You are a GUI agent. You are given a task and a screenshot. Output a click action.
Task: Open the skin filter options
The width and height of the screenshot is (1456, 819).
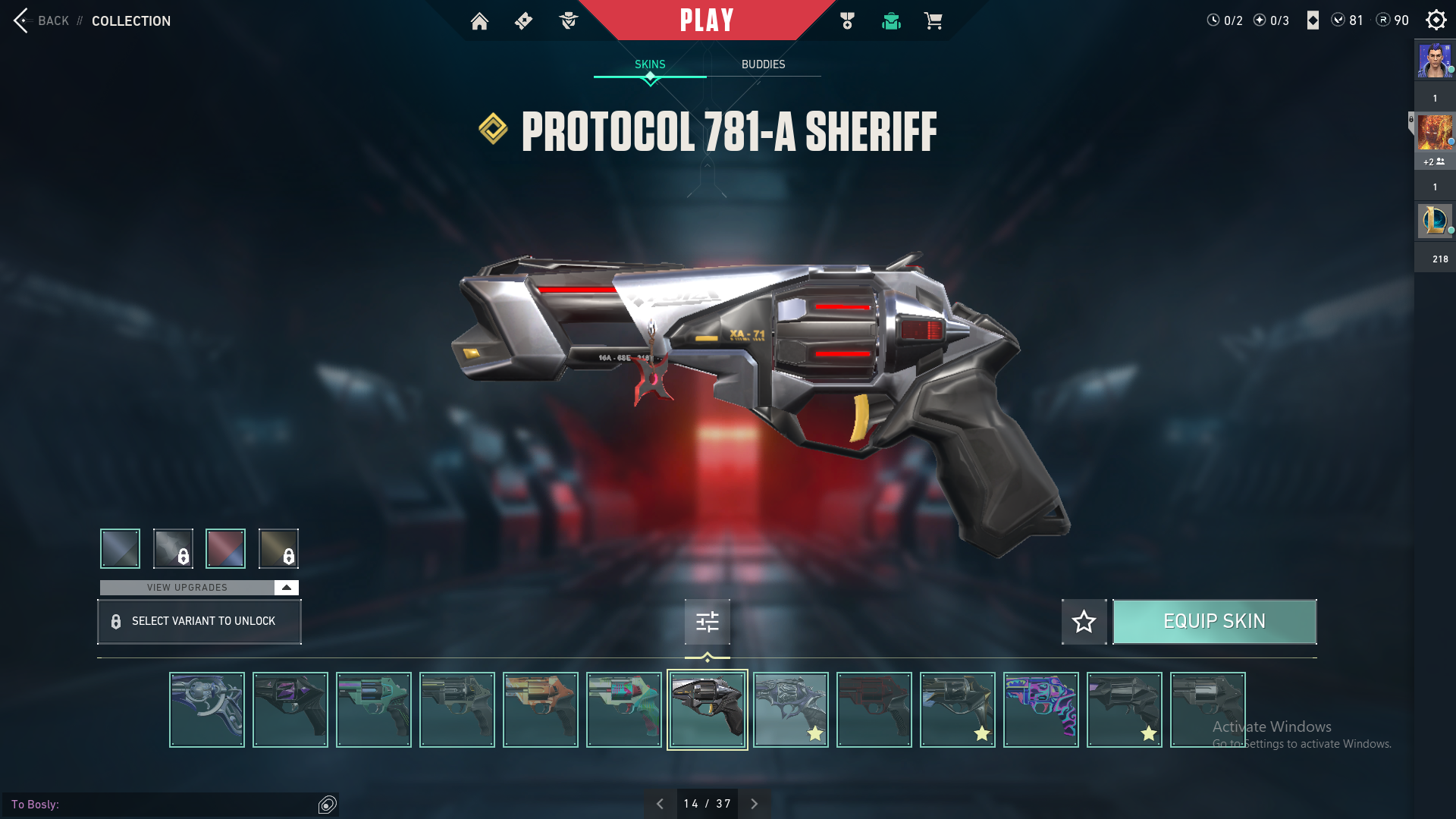[707, 622]
